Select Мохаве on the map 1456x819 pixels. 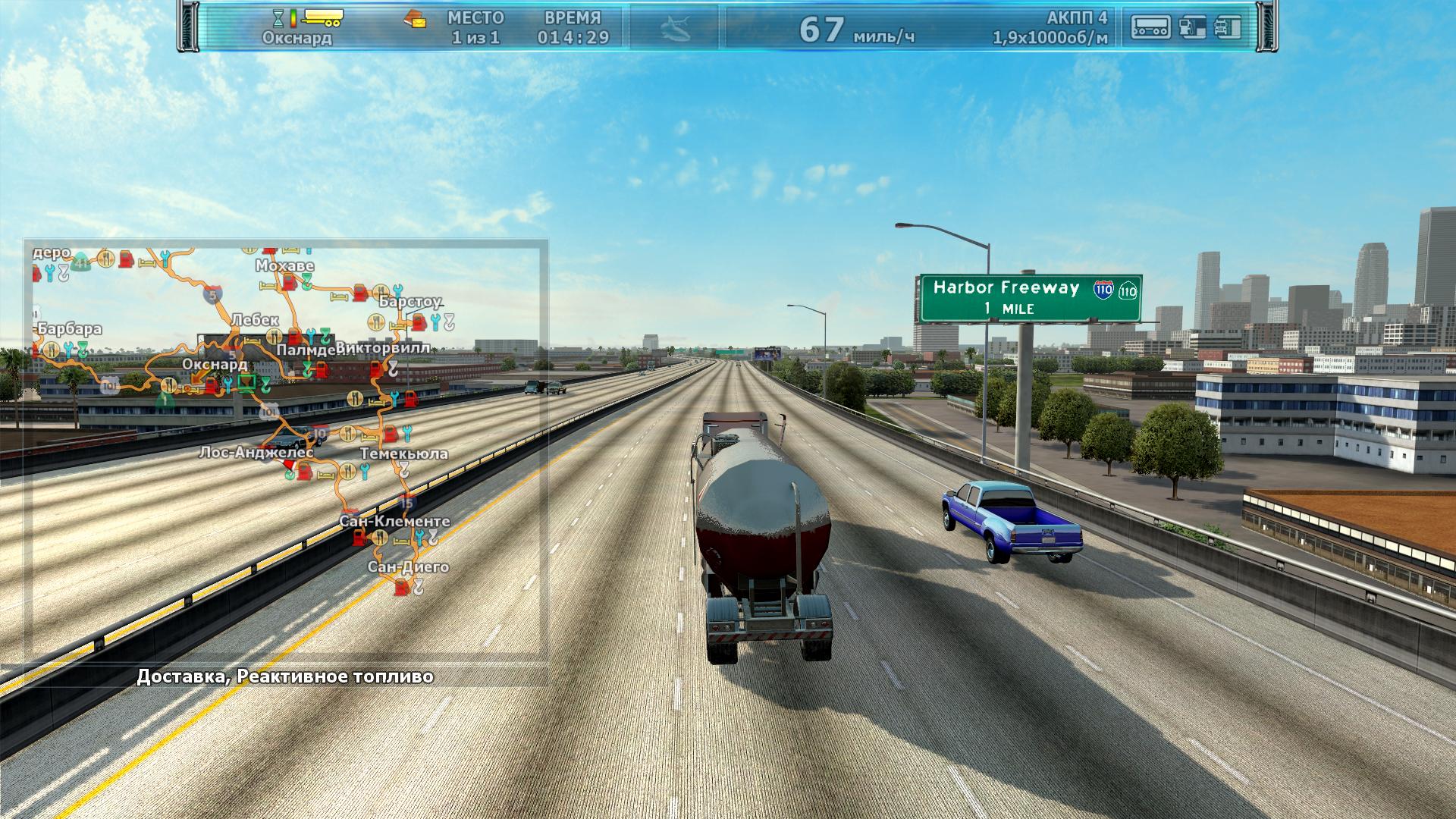pos(284,266)
